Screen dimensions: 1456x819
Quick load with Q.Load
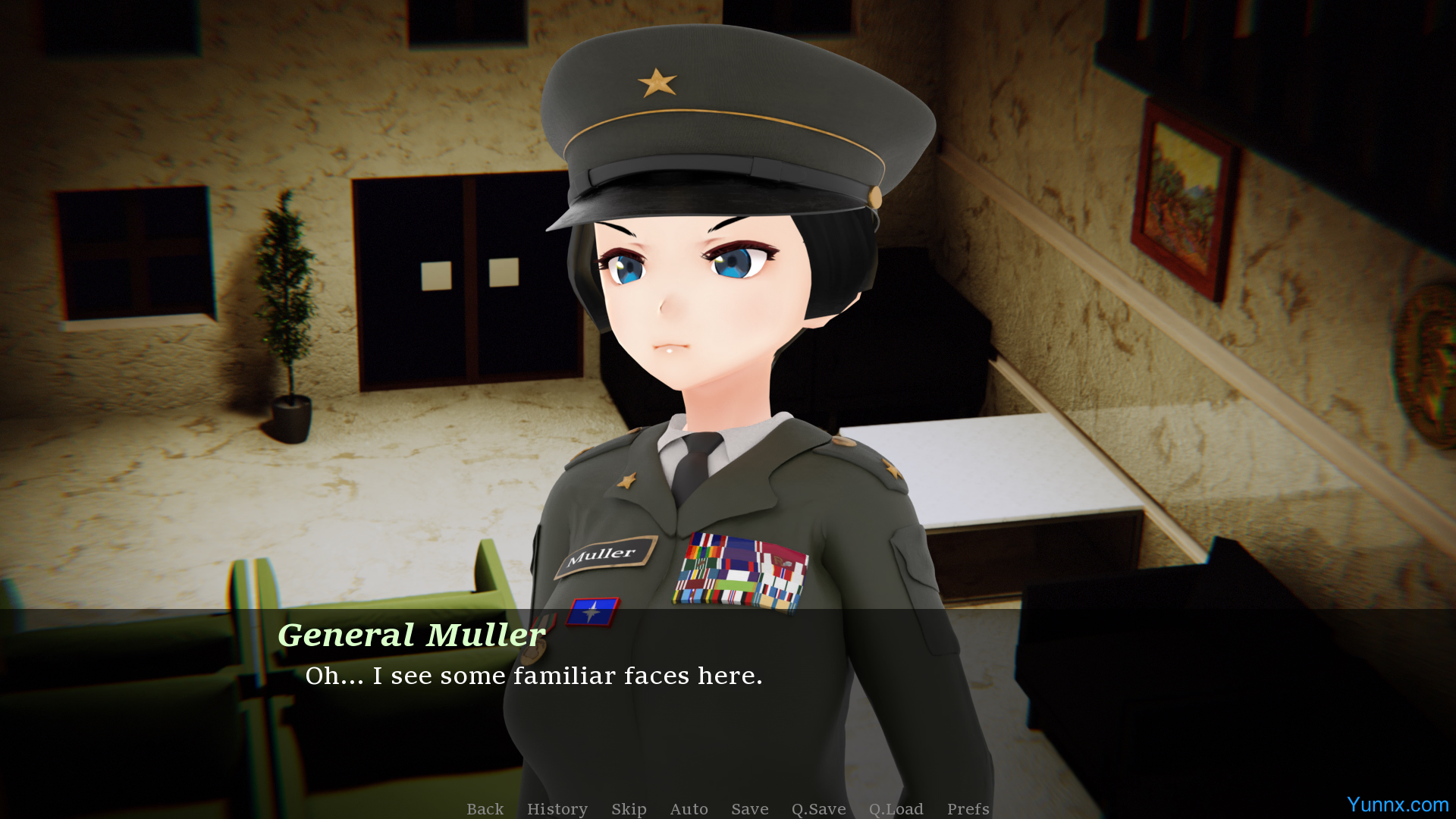(896, 808)
